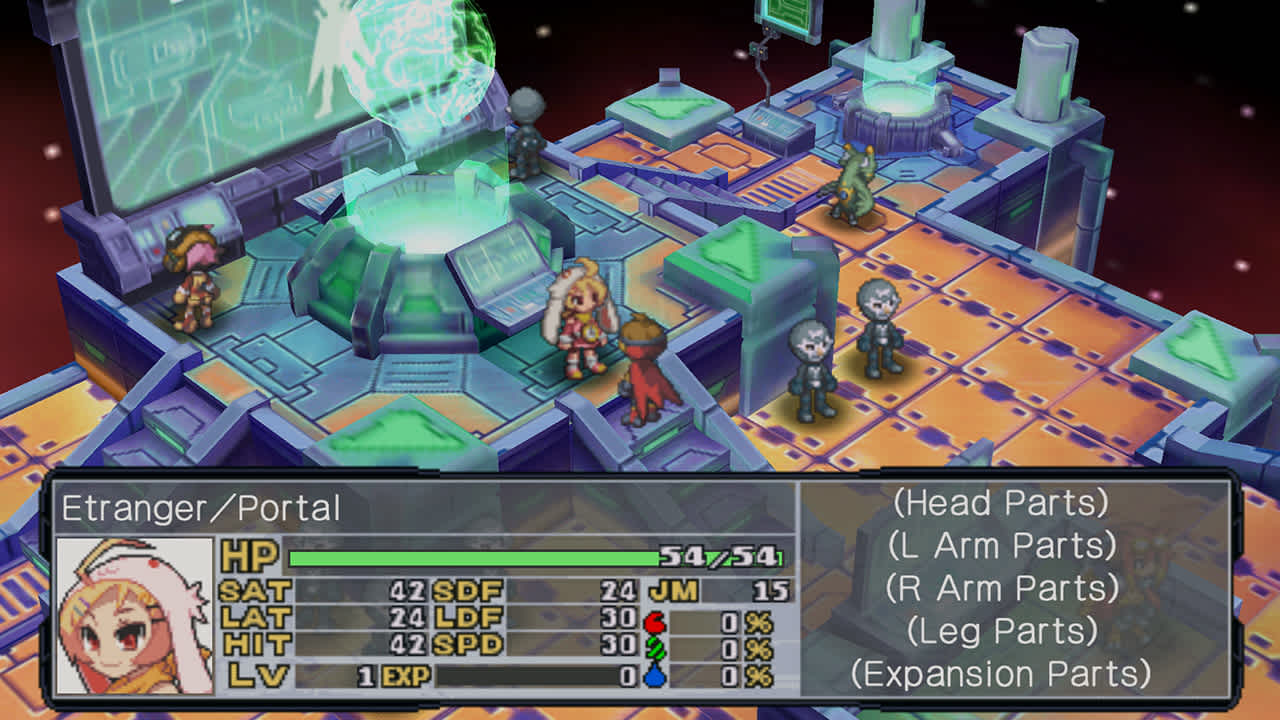
Task: Open the R Arm Parts slot
Action: tap(1001, 588)
